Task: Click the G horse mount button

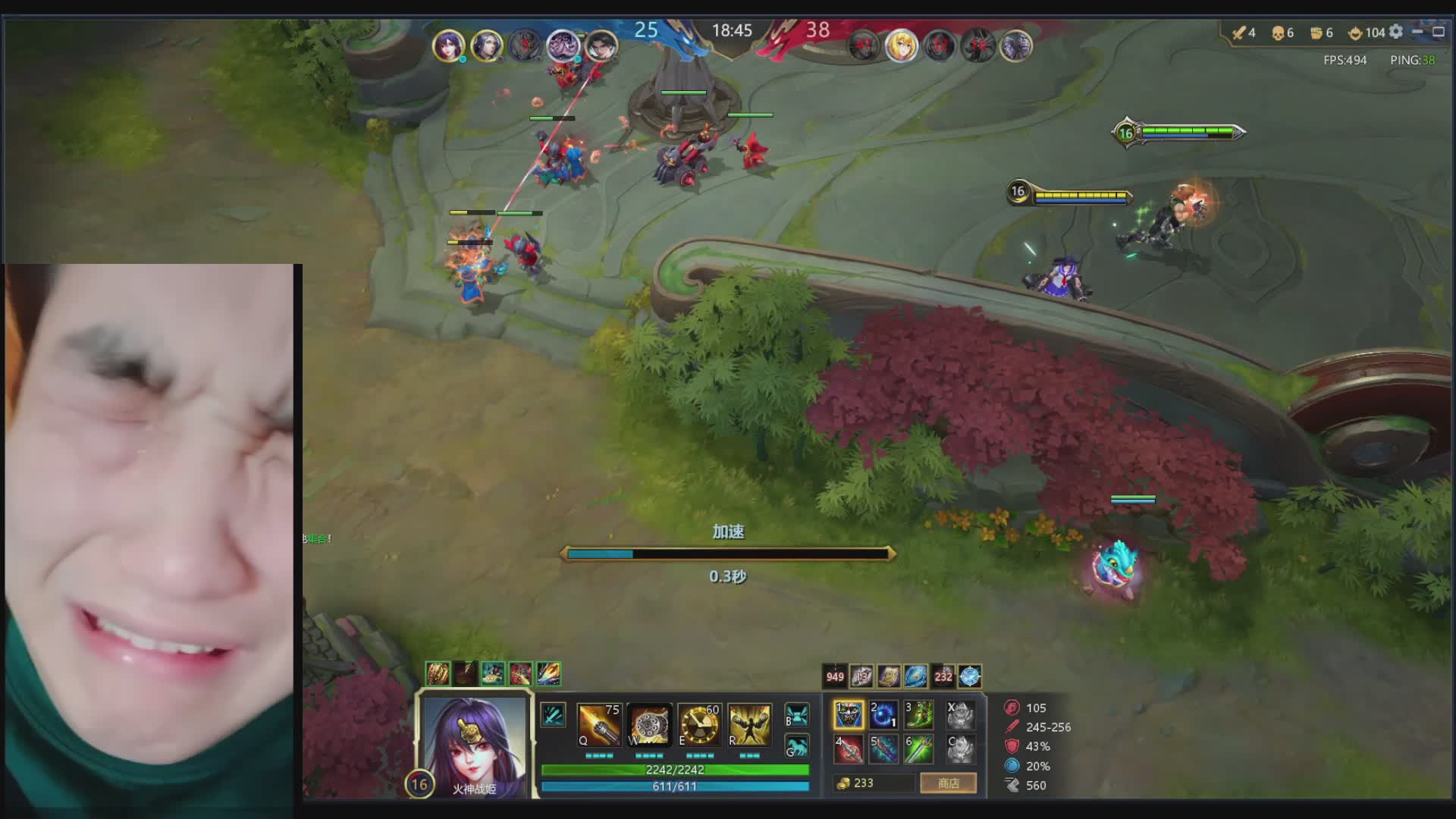Action: [796, 747]
